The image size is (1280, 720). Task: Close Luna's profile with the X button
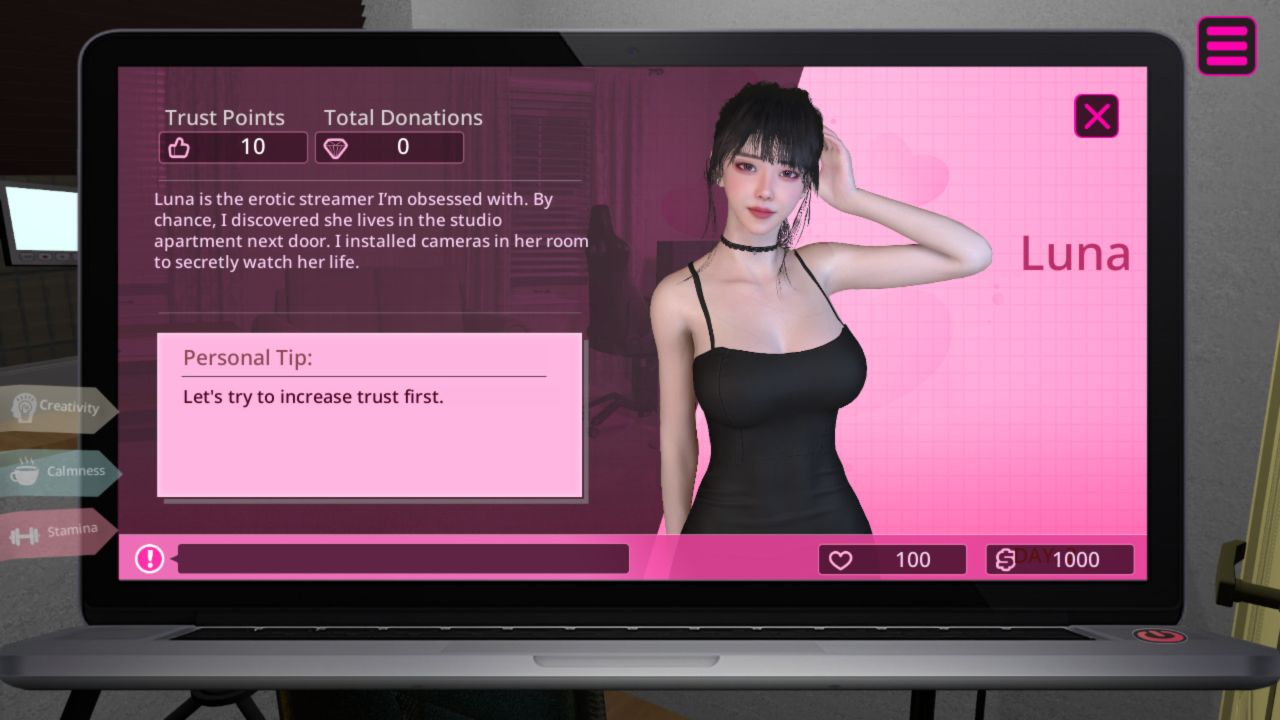coord(1096,115)
